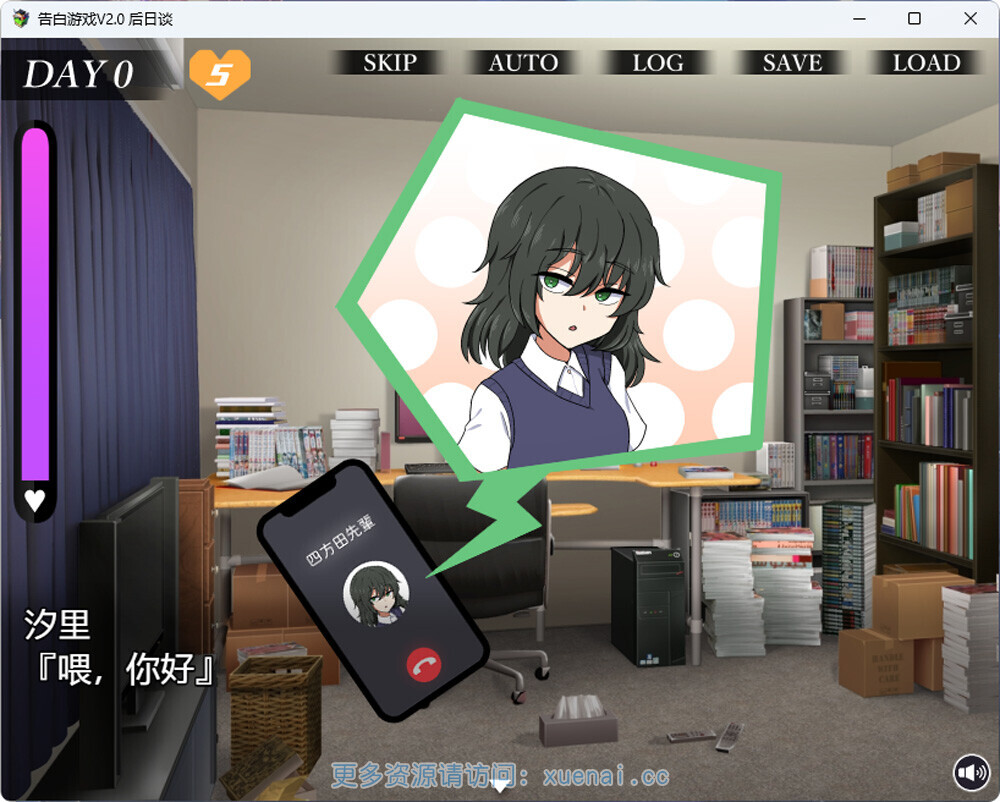Activate the SKIP dialogue button
The height and width of the screenshot is (802, 1000).
(390, 62)
